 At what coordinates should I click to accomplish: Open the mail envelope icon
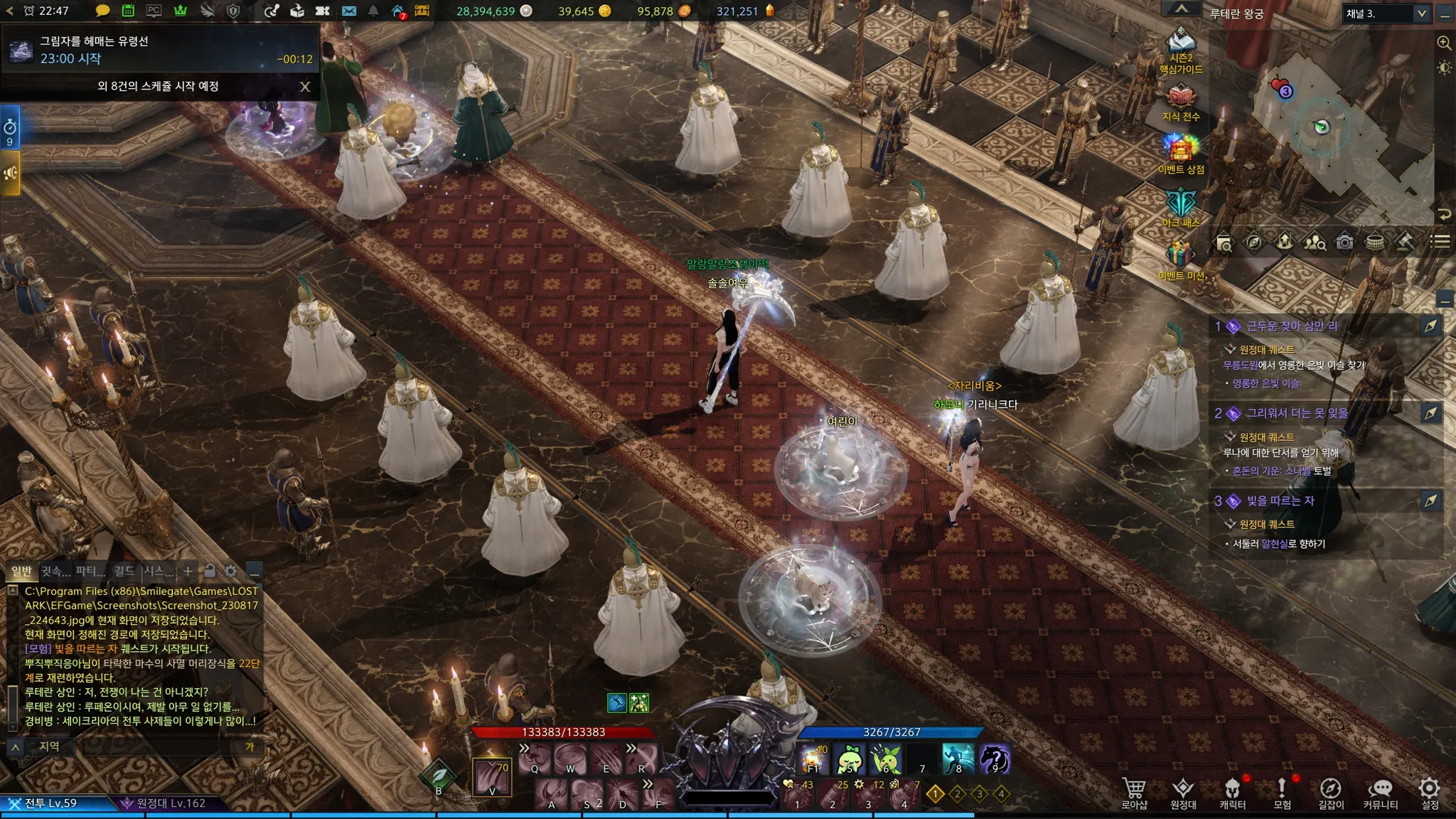348,11
